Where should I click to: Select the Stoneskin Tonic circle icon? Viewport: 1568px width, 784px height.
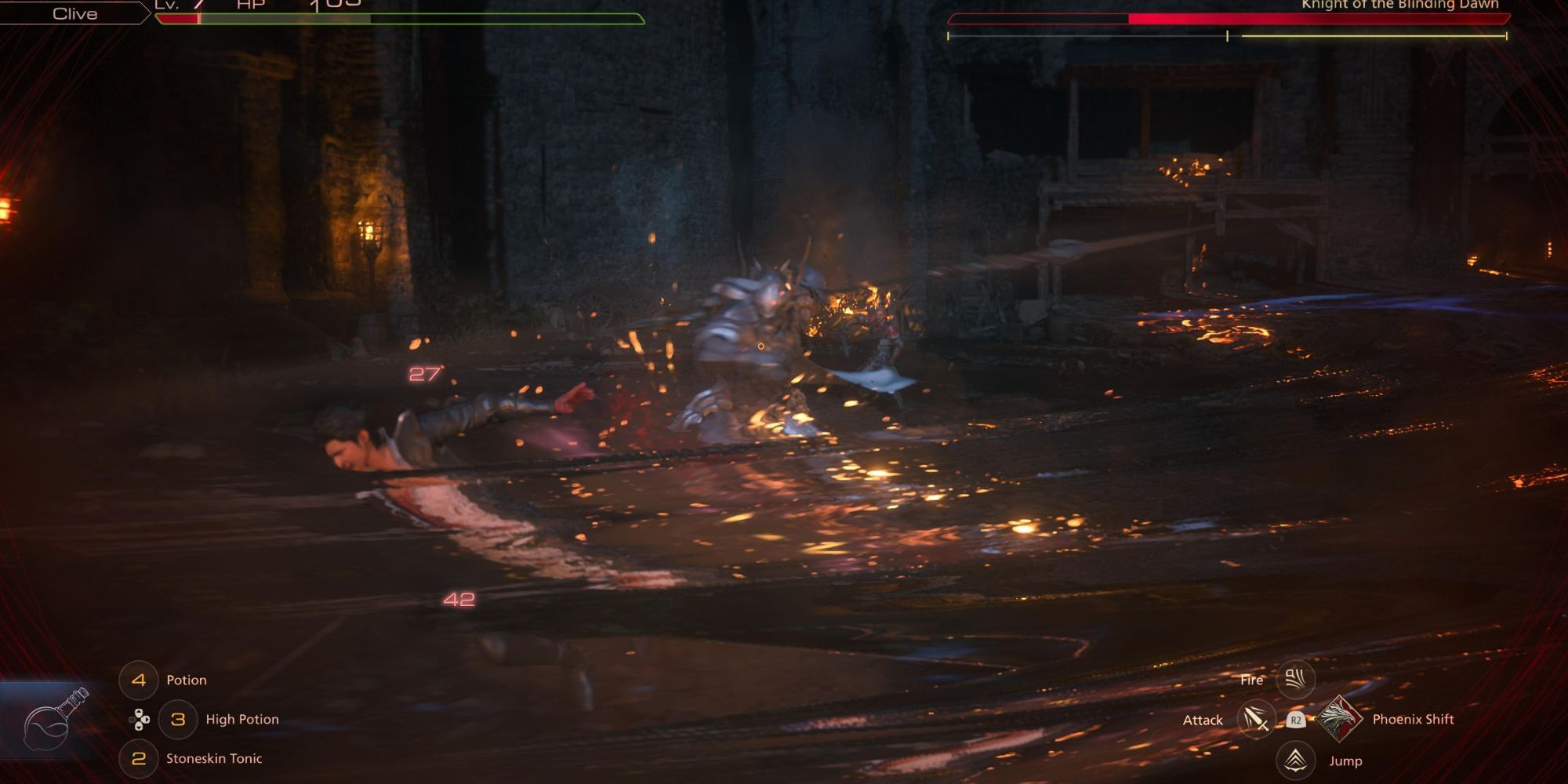coord(139,758)
